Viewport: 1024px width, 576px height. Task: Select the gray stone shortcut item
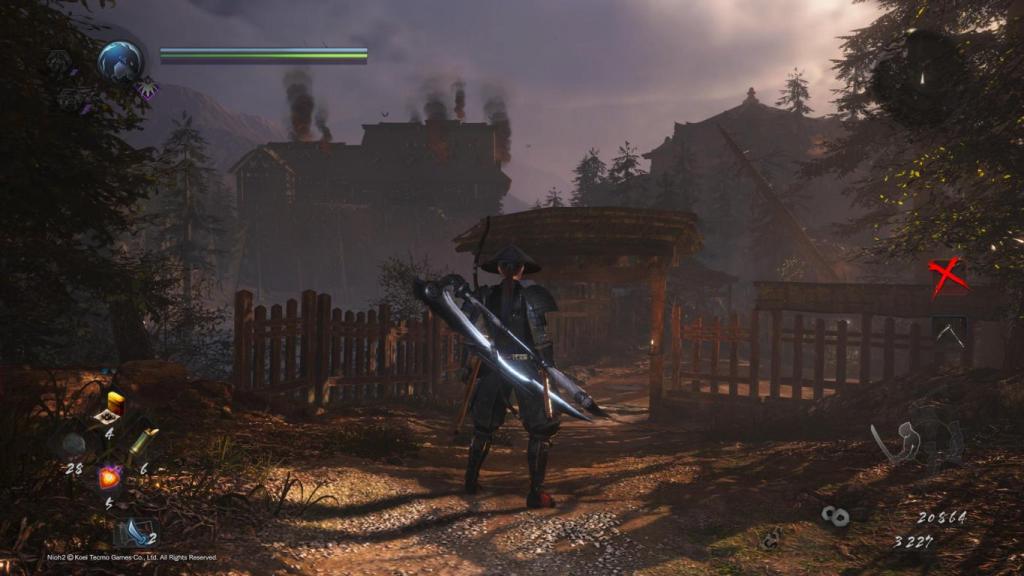[73, 444]
